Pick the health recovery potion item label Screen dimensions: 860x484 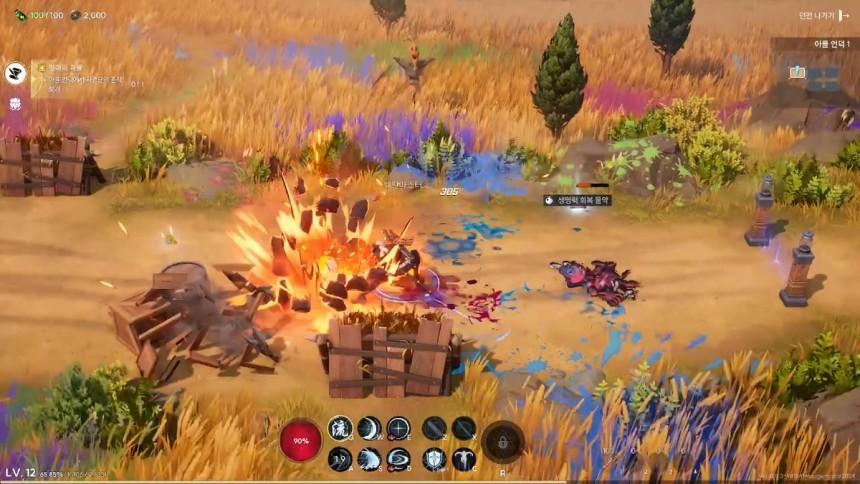coord(578,200)
